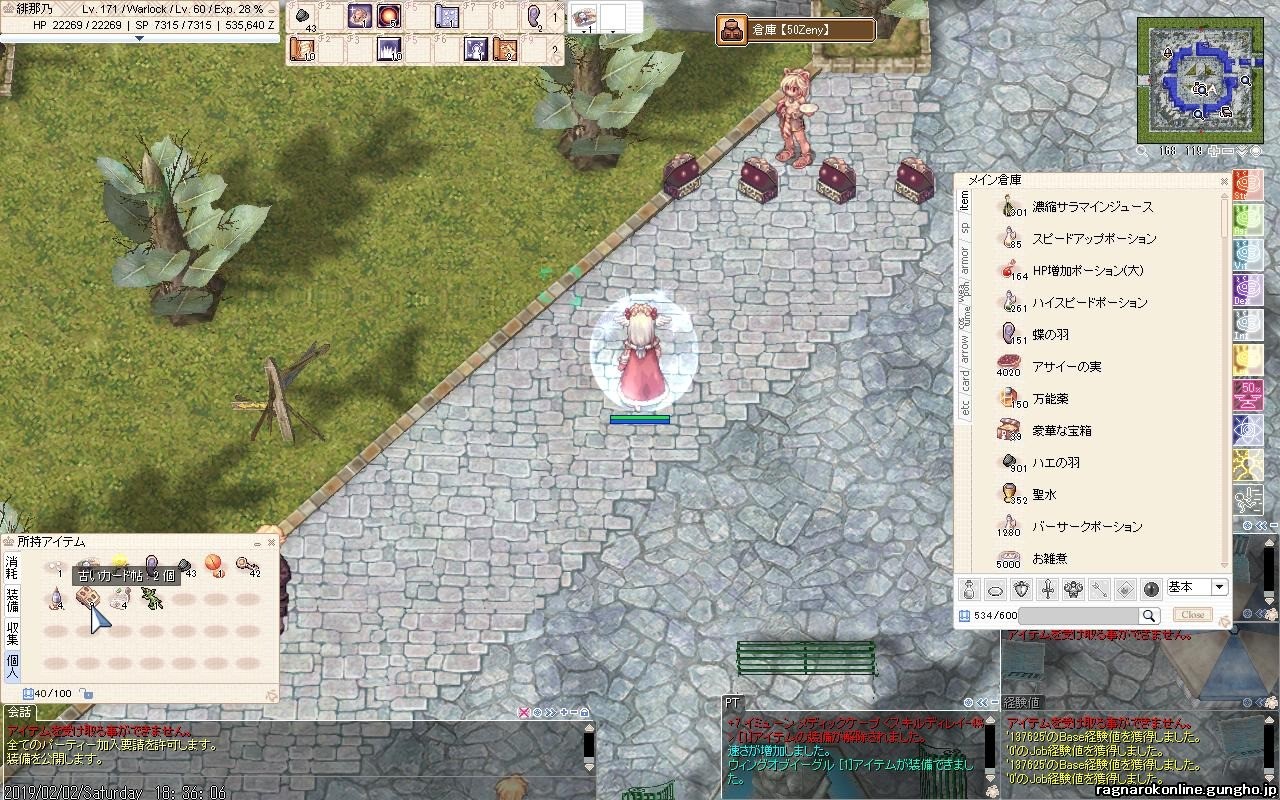Viewport: 1280px width, 800px height.
Task: Pick the 豪華な宝箱 storage entry
Action: pyautogui.click(x=1062, y=431)
